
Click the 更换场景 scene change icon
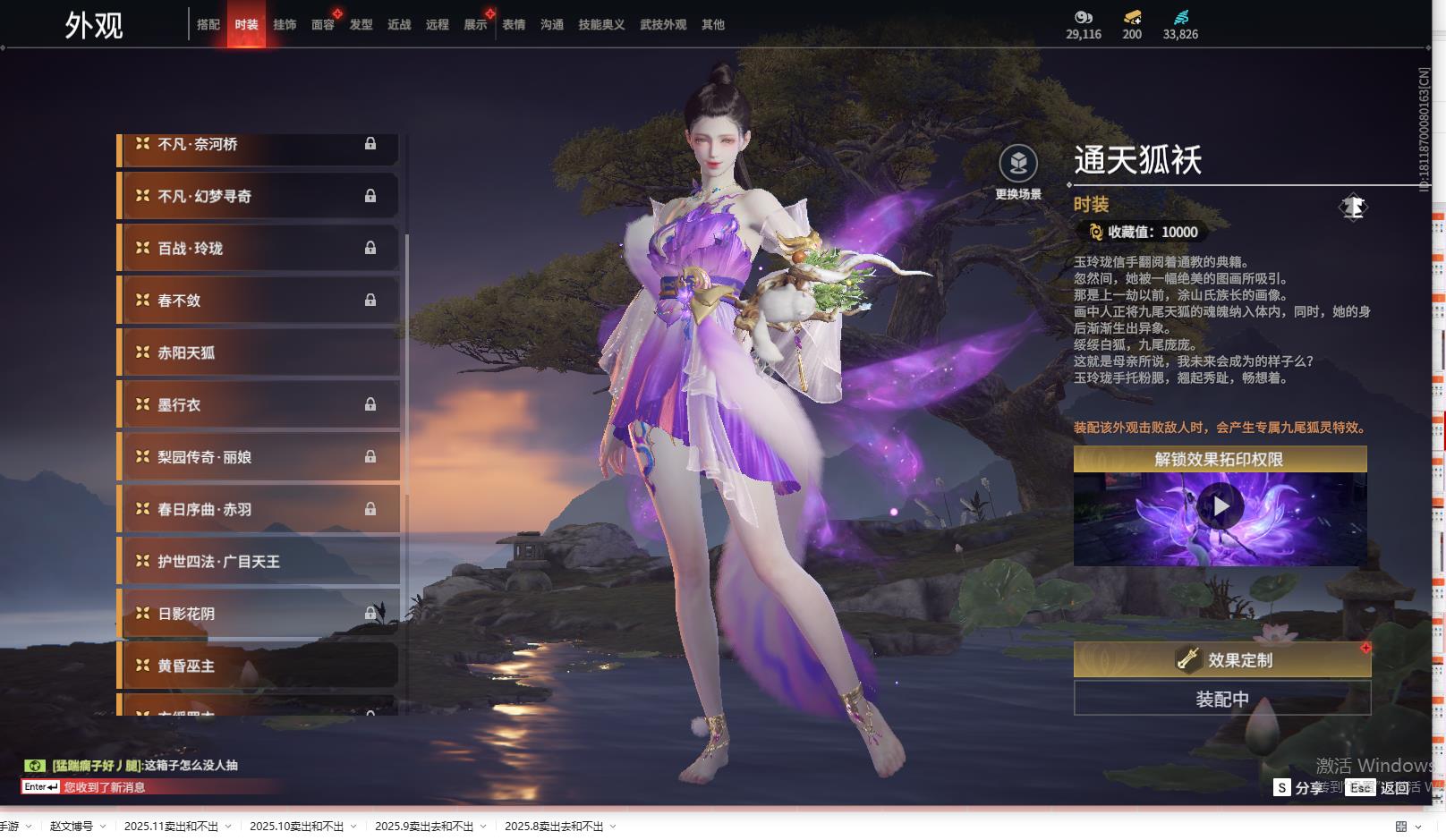pyautogui.click(x=1018, y=165)
